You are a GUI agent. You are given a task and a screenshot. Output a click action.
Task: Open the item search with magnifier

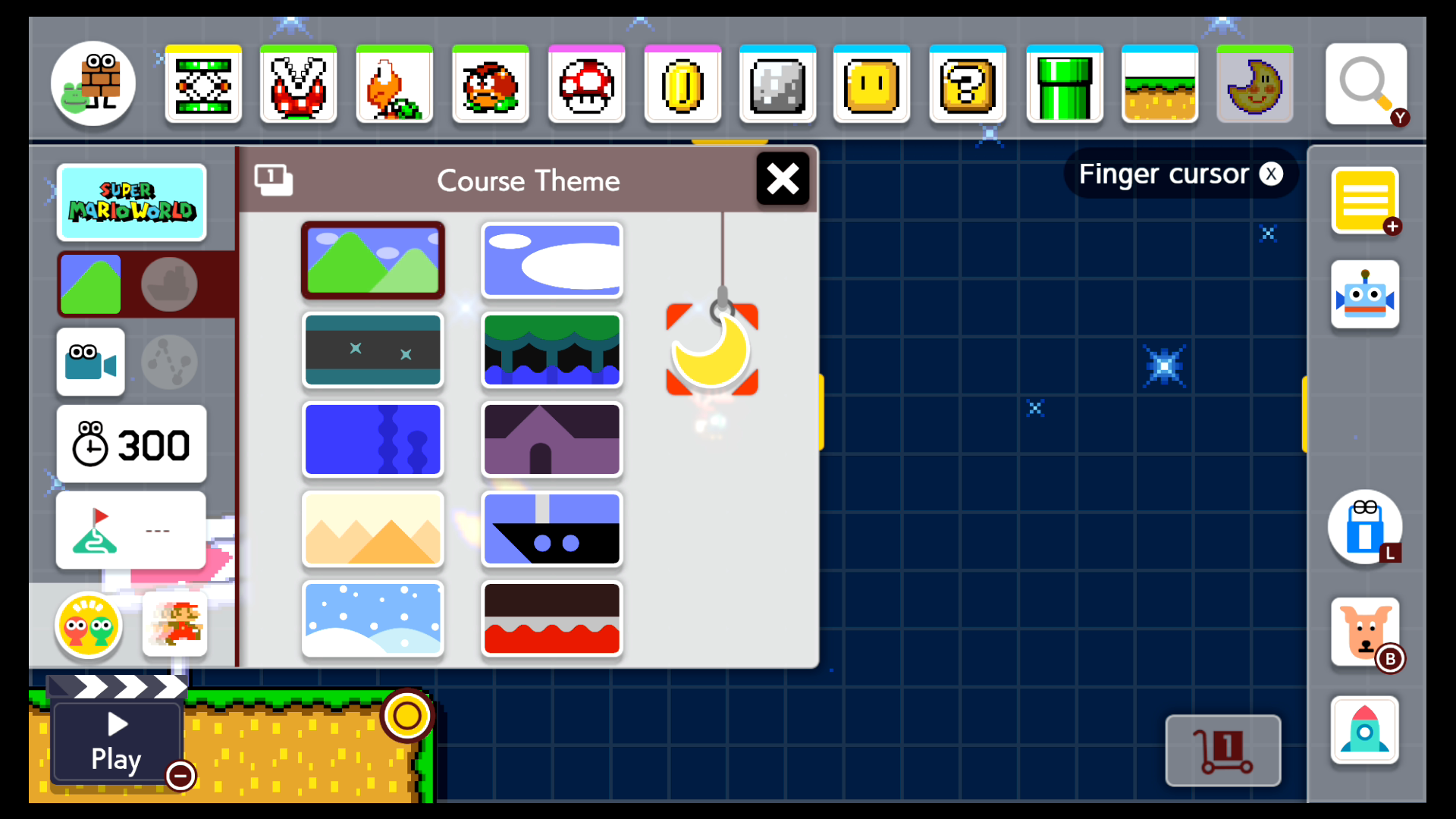(x=1365, y=83)
